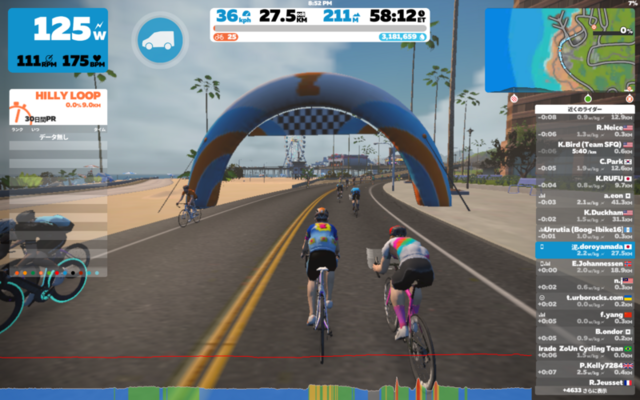Select rider K.Bird (Team SFQ)

pos(585,146)
